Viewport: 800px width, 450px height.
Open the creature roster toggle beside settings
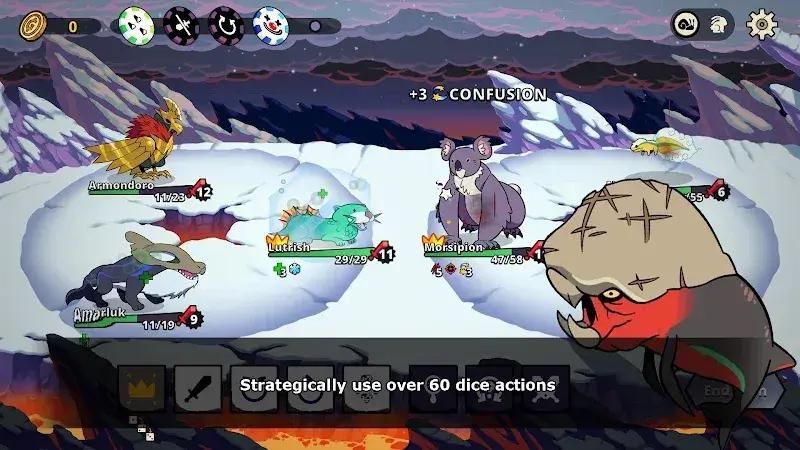700,25
